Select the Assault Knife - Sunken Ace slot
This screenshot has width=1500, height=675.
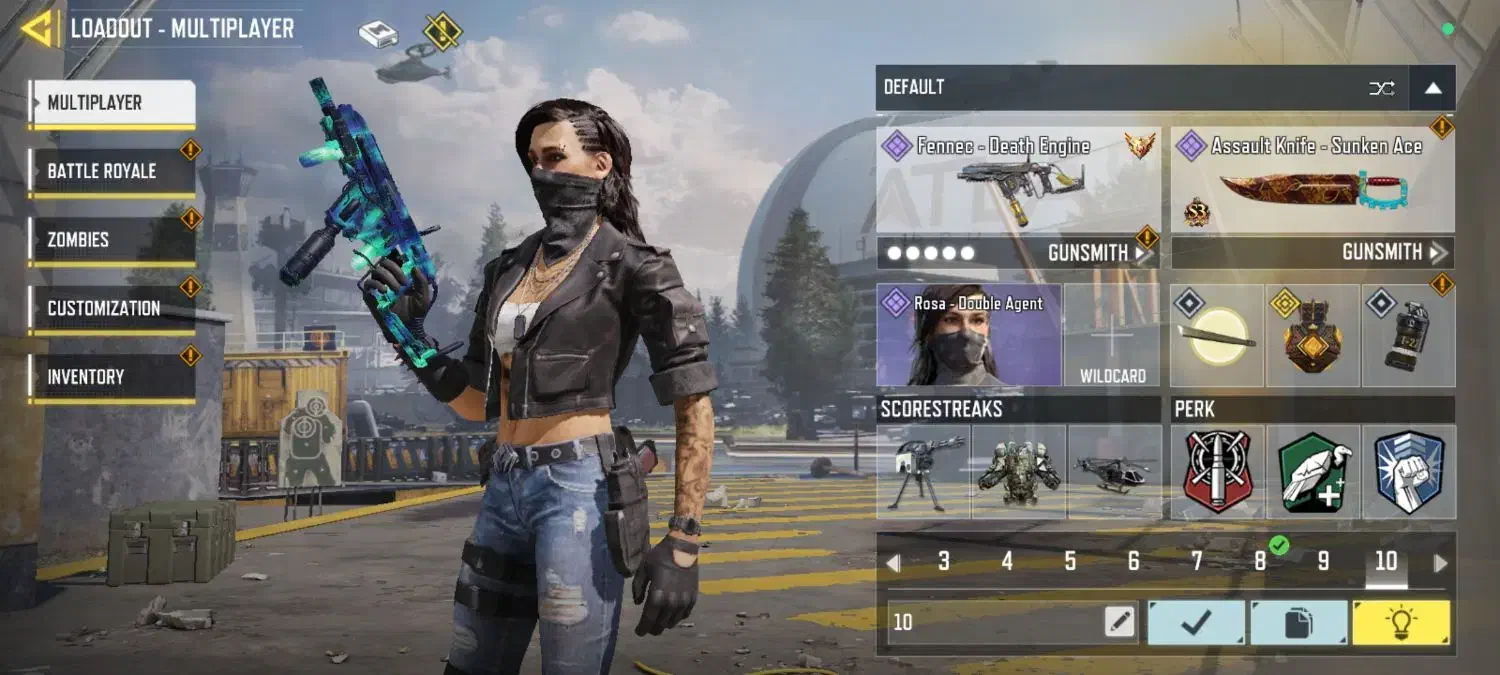pos(1312,180)
